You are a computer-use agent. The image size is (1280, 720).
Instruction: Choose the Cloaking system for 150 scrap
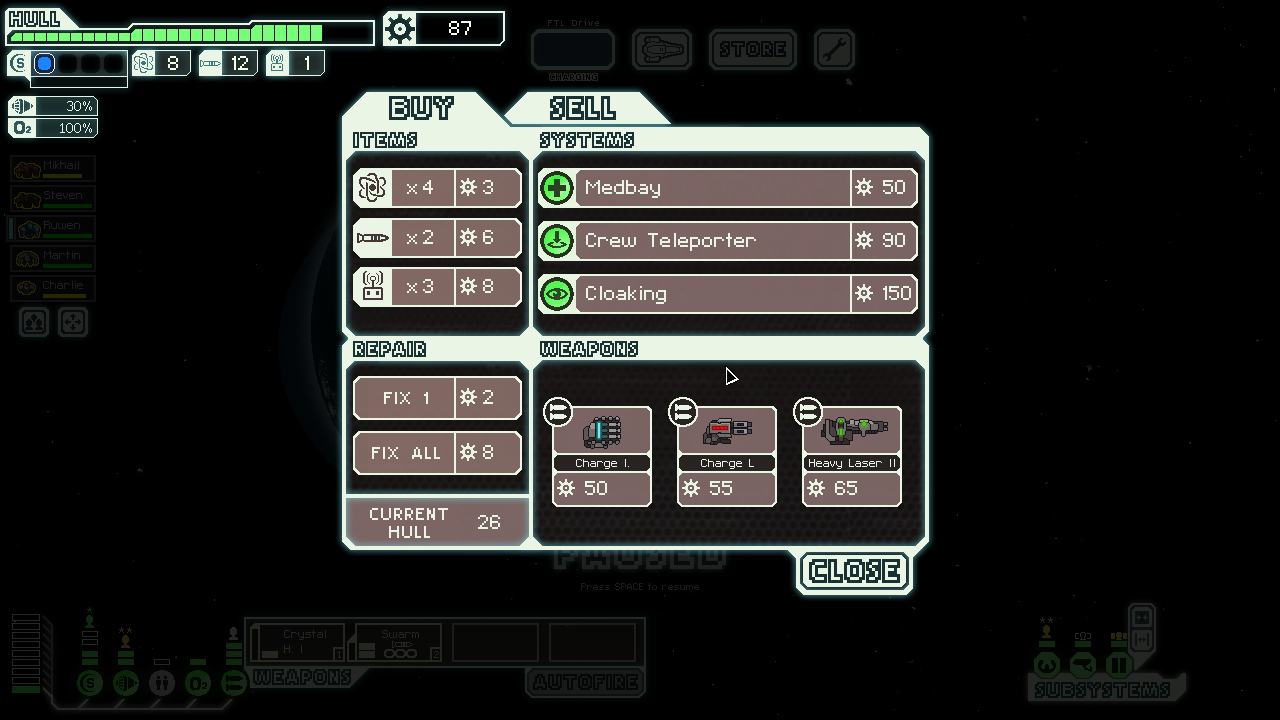(x=727, y=294)
